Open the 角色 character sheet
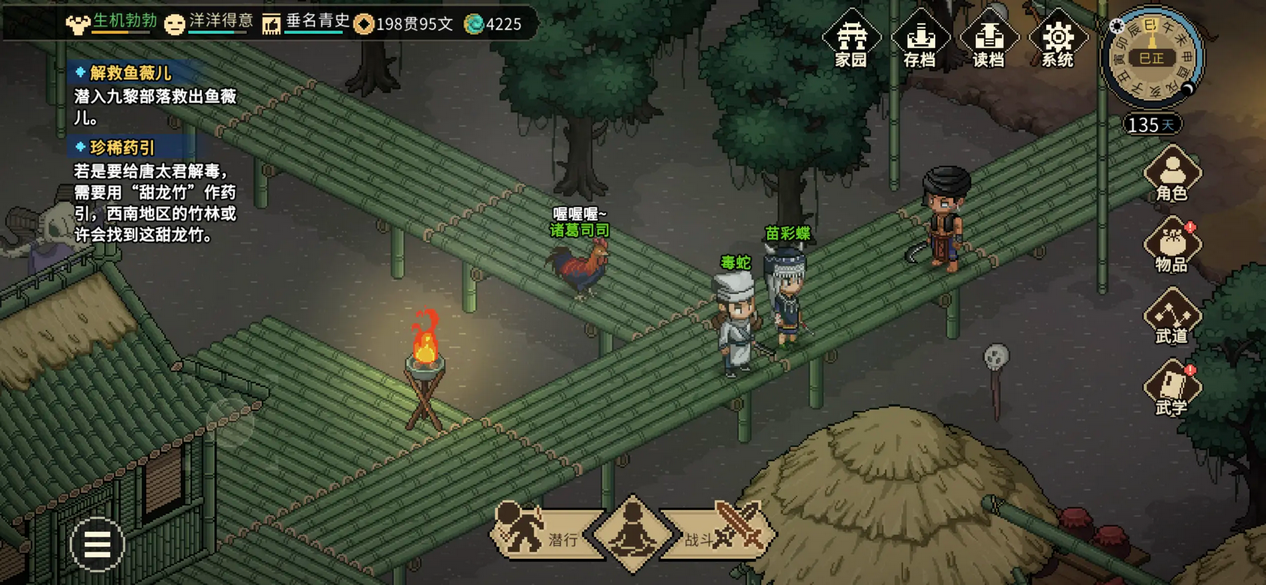 coord(1171,174)
